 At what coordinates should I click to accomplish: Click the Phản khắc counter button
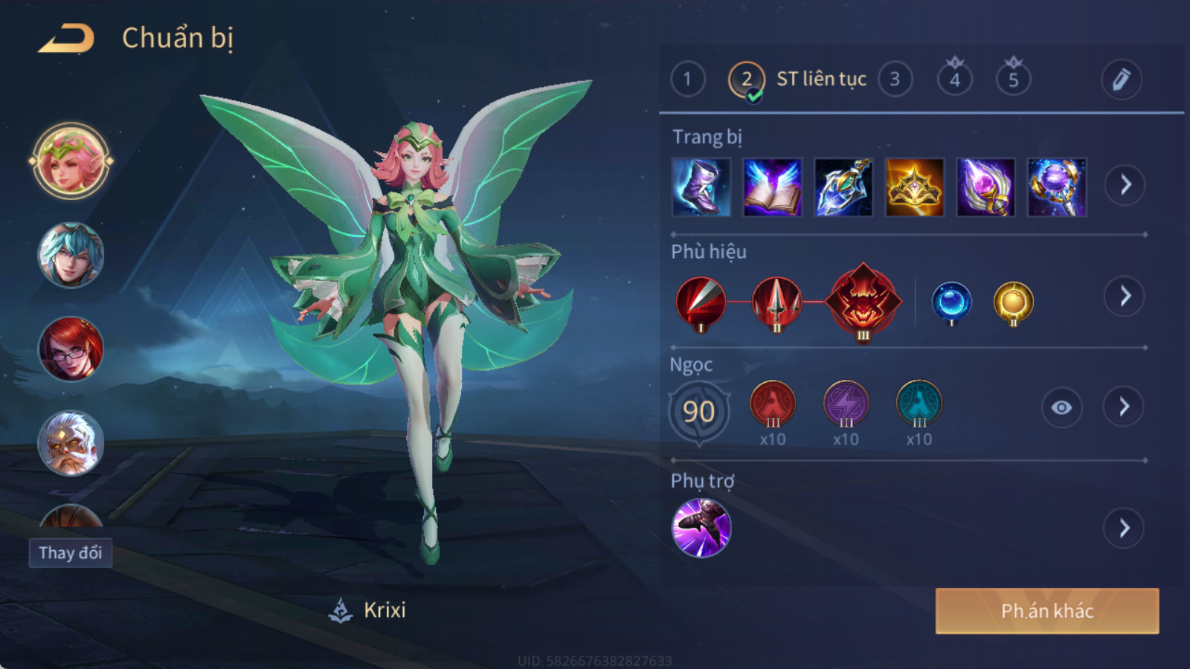[1047, 611]
